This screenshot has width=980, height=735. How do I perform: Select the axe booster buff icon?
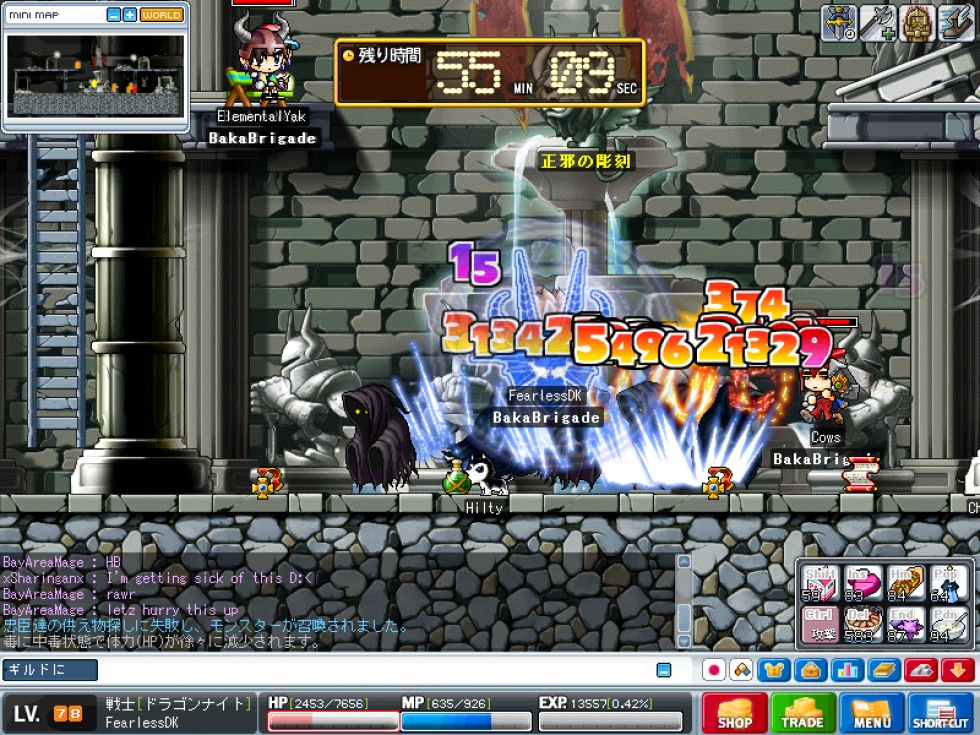point(877,23)
